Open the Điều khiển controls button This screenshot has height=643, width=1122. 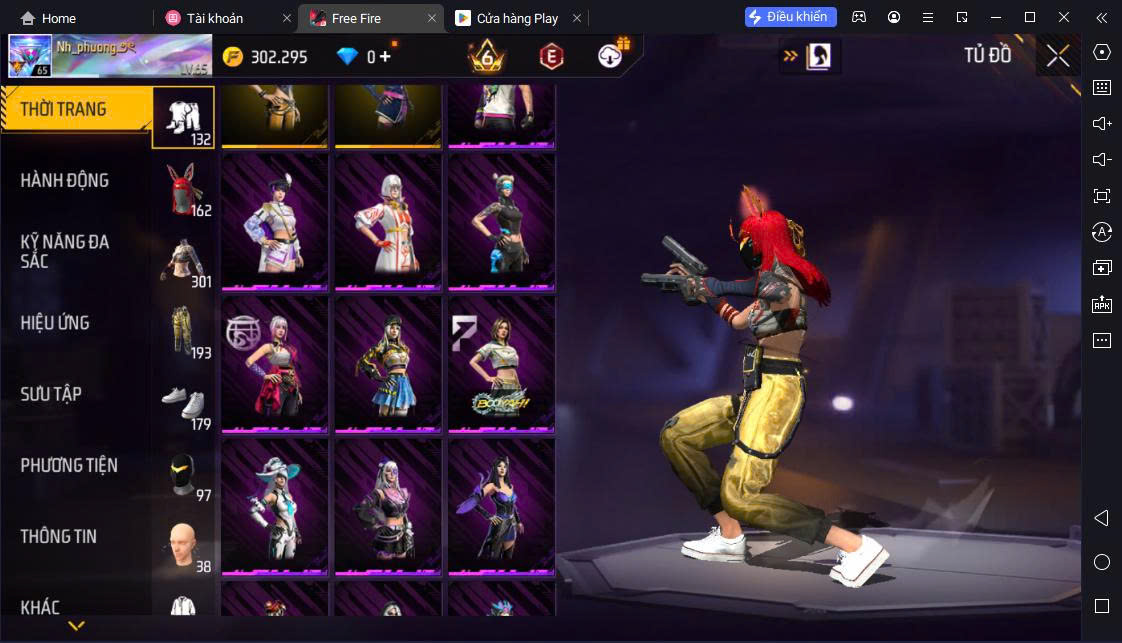[790, 17]
